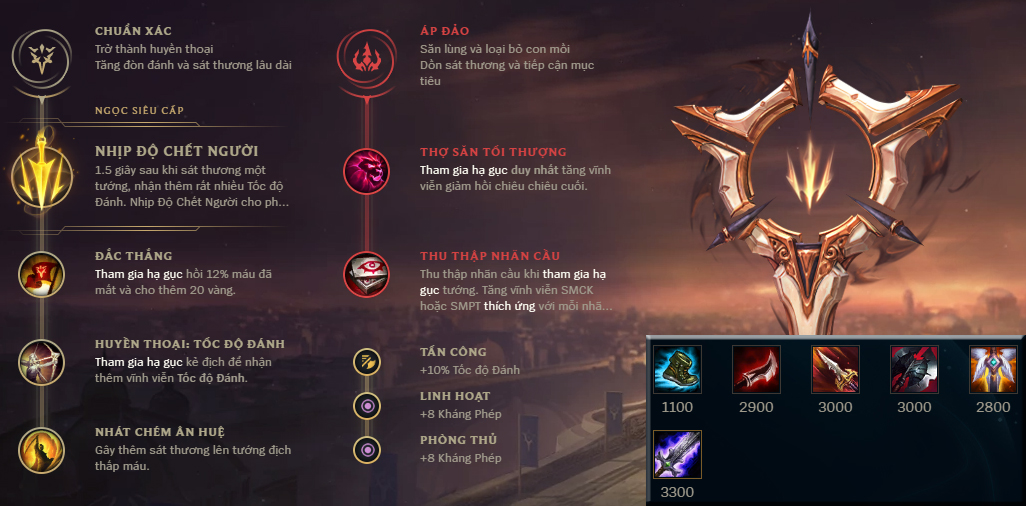The width and height of the screenshot is (1026, 506).
Task: Choose the Thu Thập Nhãn Cầu rune
Action: [366, 274]
